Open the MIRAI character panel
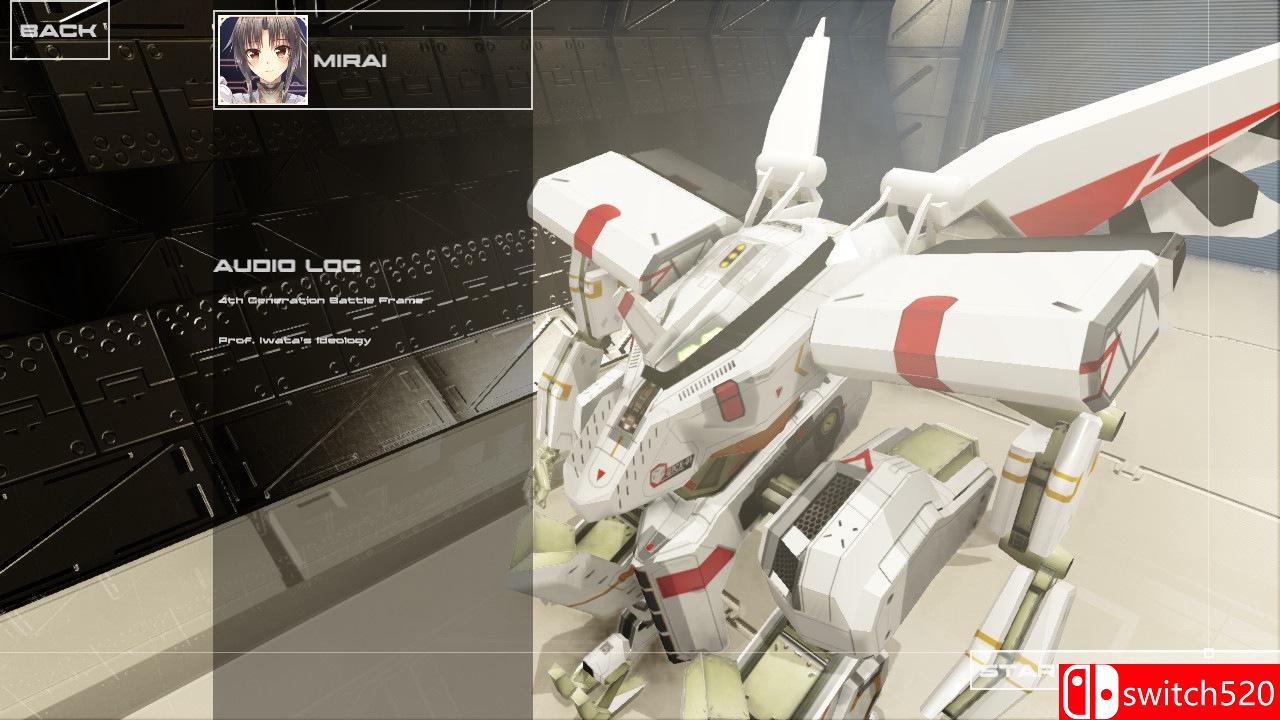Viewport: 1280px width, 720px height. 370,60
